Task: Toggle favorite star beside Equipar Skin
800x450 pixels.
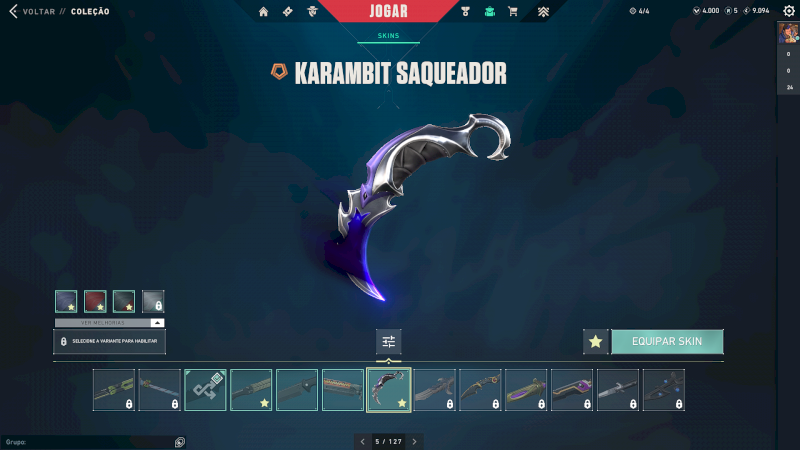Action: [x=596, y=341]
